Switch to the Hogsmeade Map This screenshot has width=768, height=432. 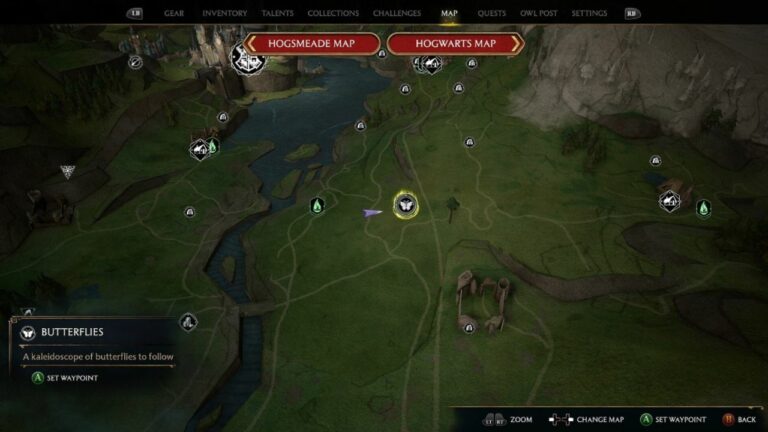click(x=312, y=44)
